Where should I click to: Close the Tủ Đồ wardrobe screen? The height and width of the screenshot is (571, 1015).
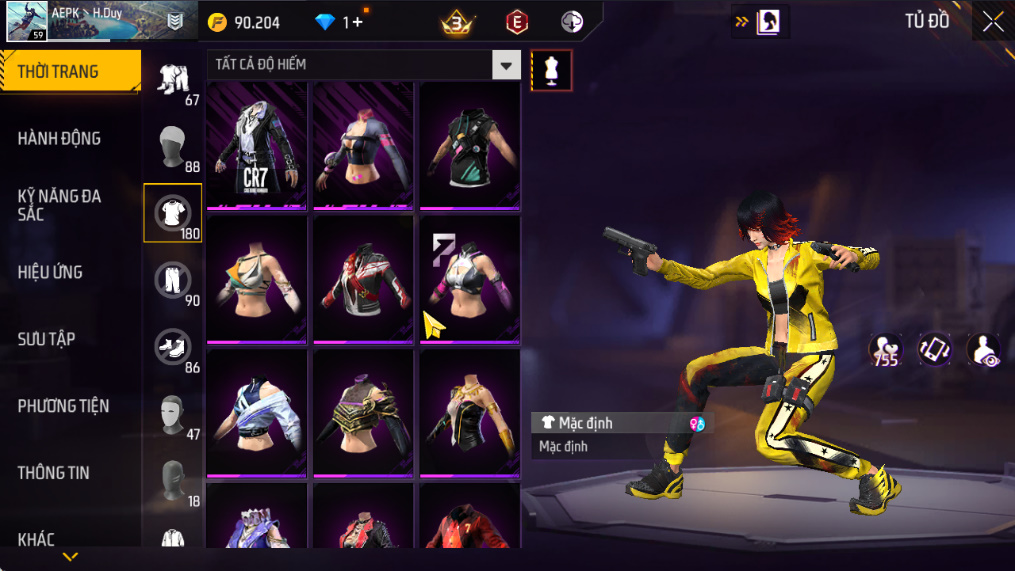pyautogui.click(x=992, y=22)
